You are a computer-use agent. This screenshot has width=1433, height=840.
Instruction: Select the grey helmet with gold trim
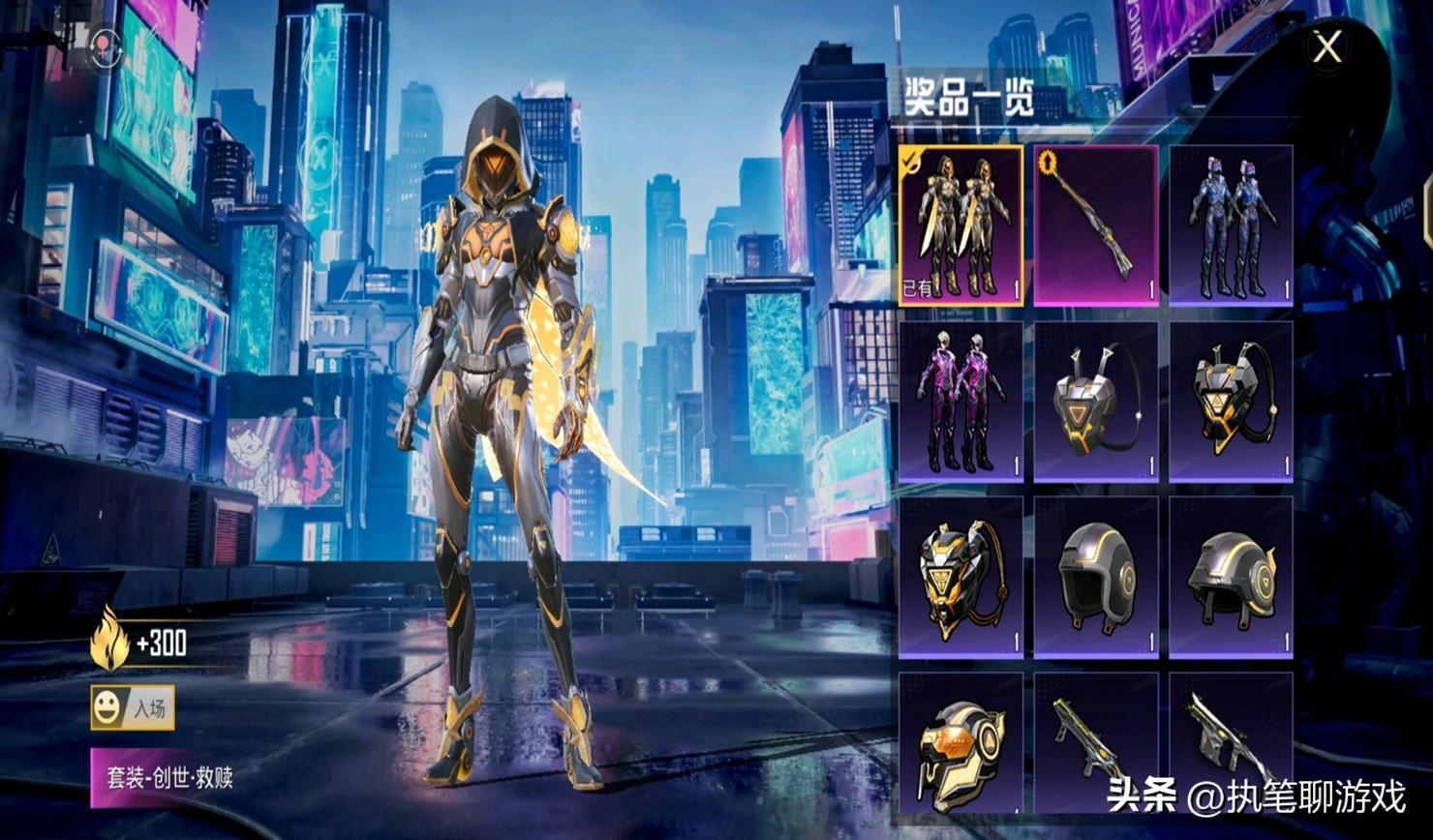click(1231, 578)
